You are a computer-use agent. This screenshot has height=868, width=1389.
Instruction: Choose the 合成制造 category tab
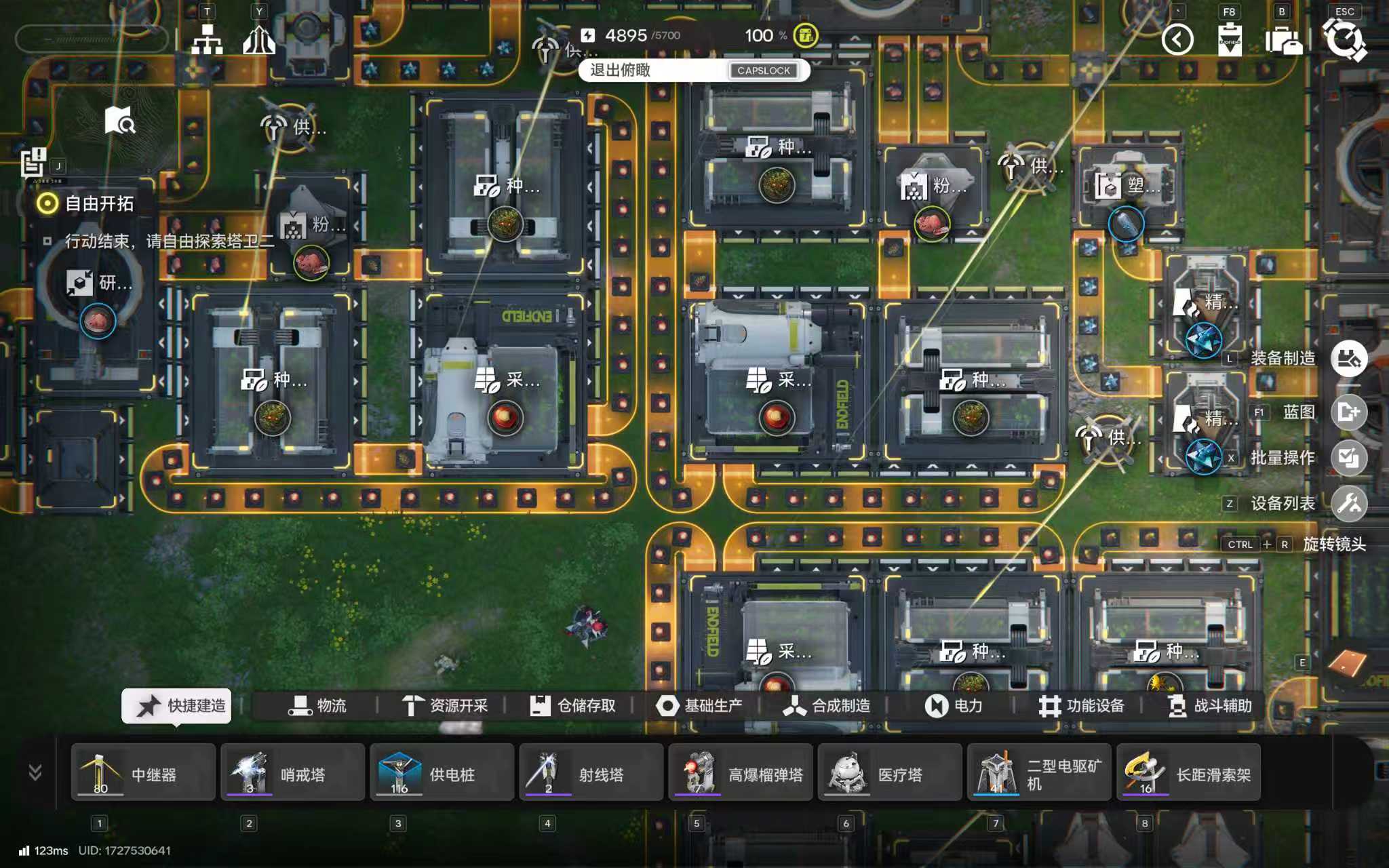[827, 706]
